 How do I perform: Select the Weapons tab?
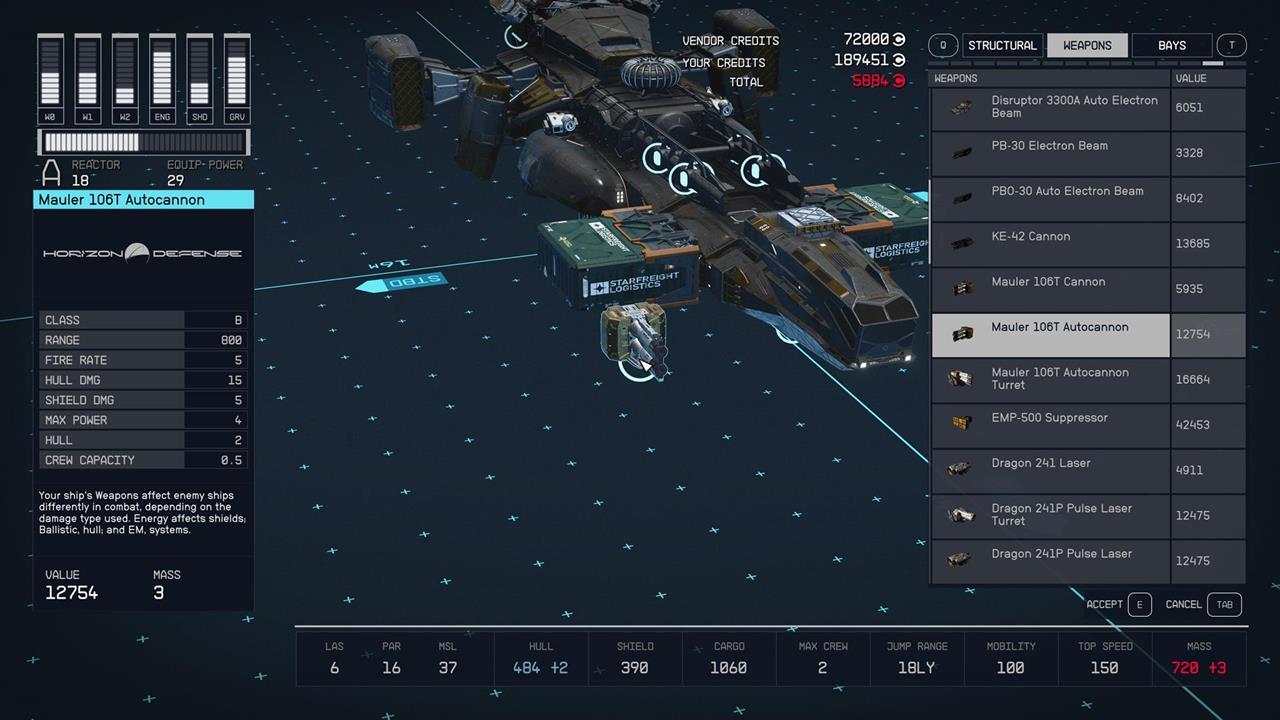click(x=1086, y=45)
